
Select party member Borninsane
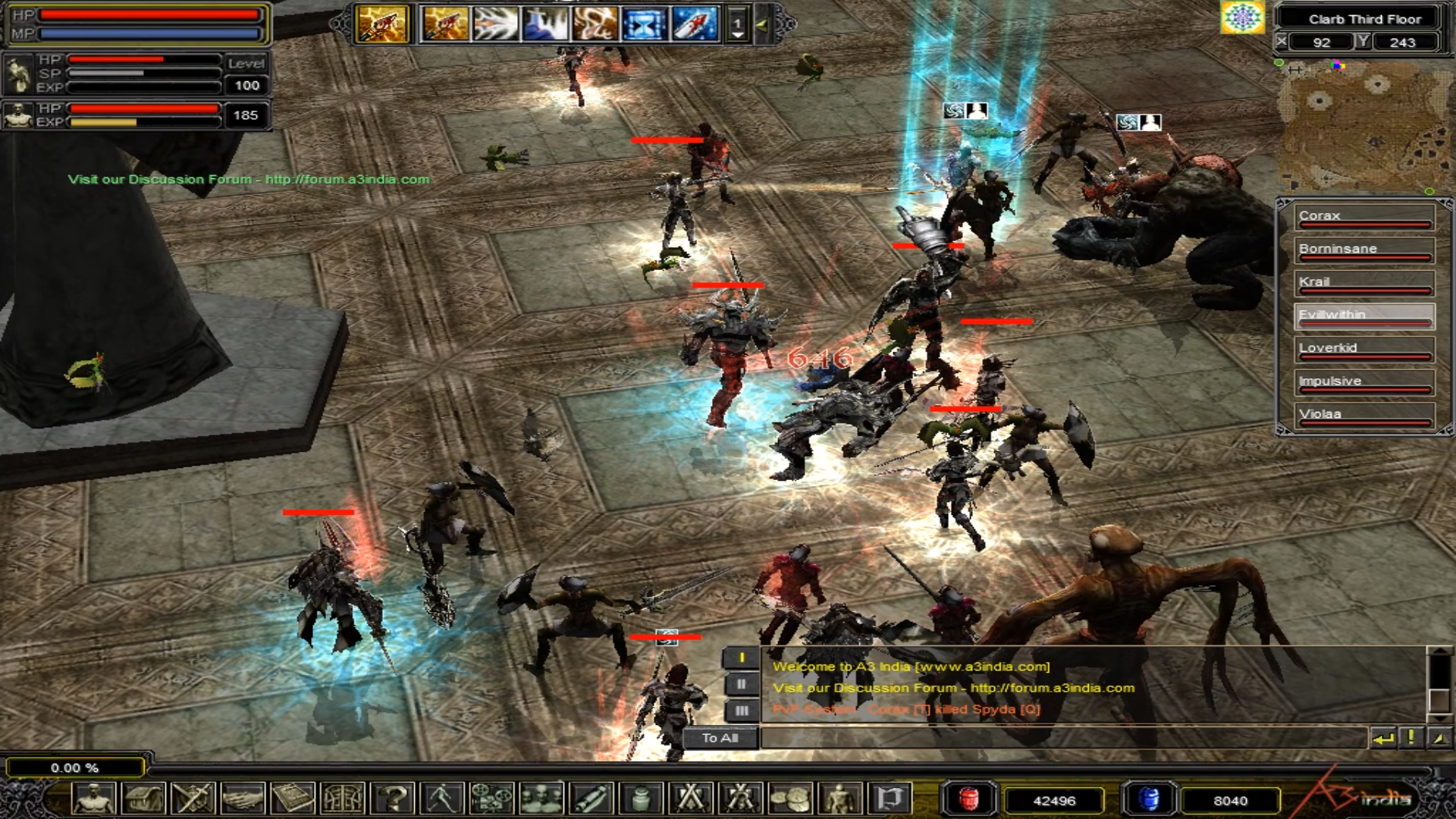click(1363, 250)
